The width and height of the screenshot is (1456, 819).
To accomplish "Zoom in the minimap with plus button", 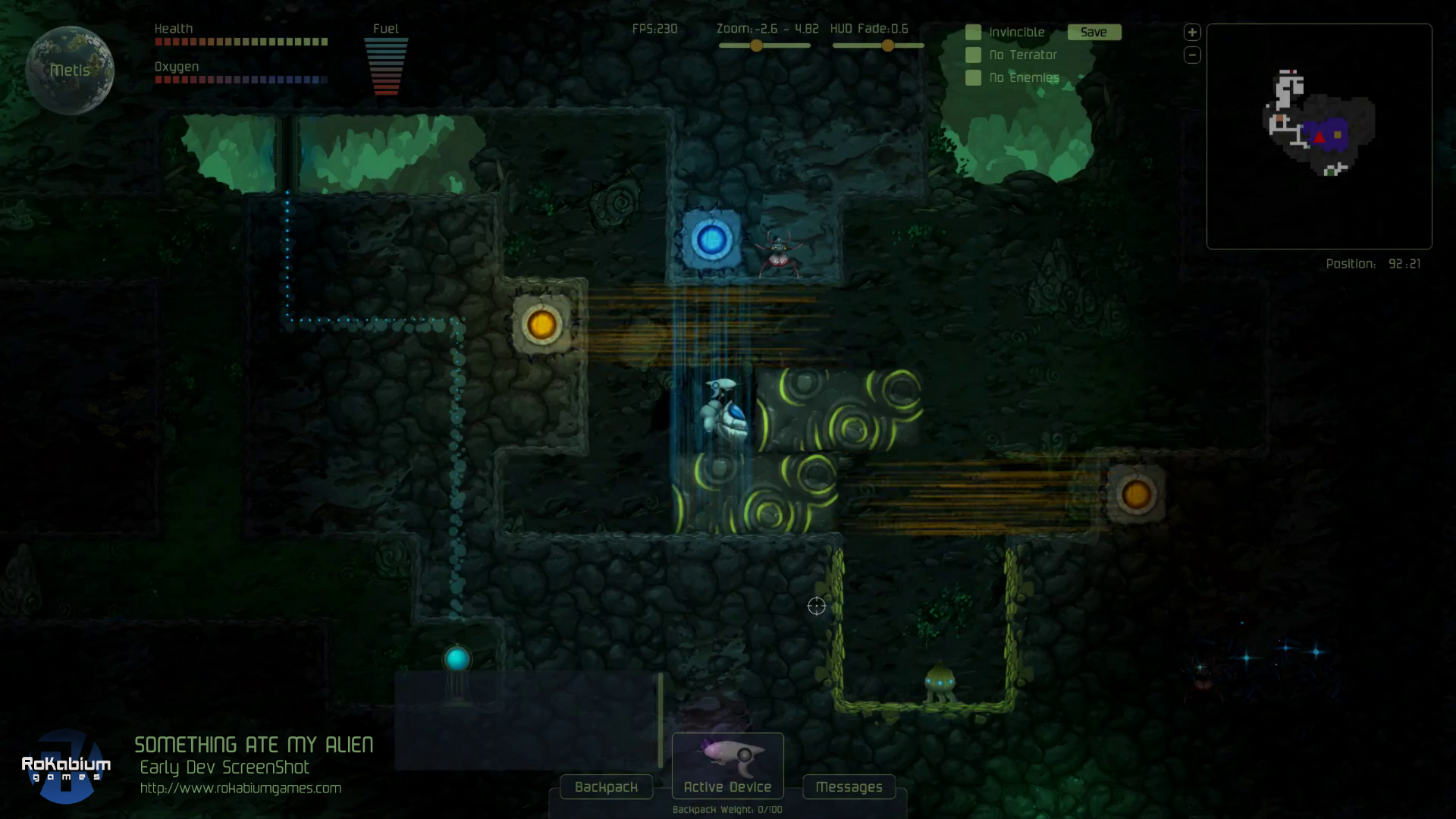I will pos(1192,33).
